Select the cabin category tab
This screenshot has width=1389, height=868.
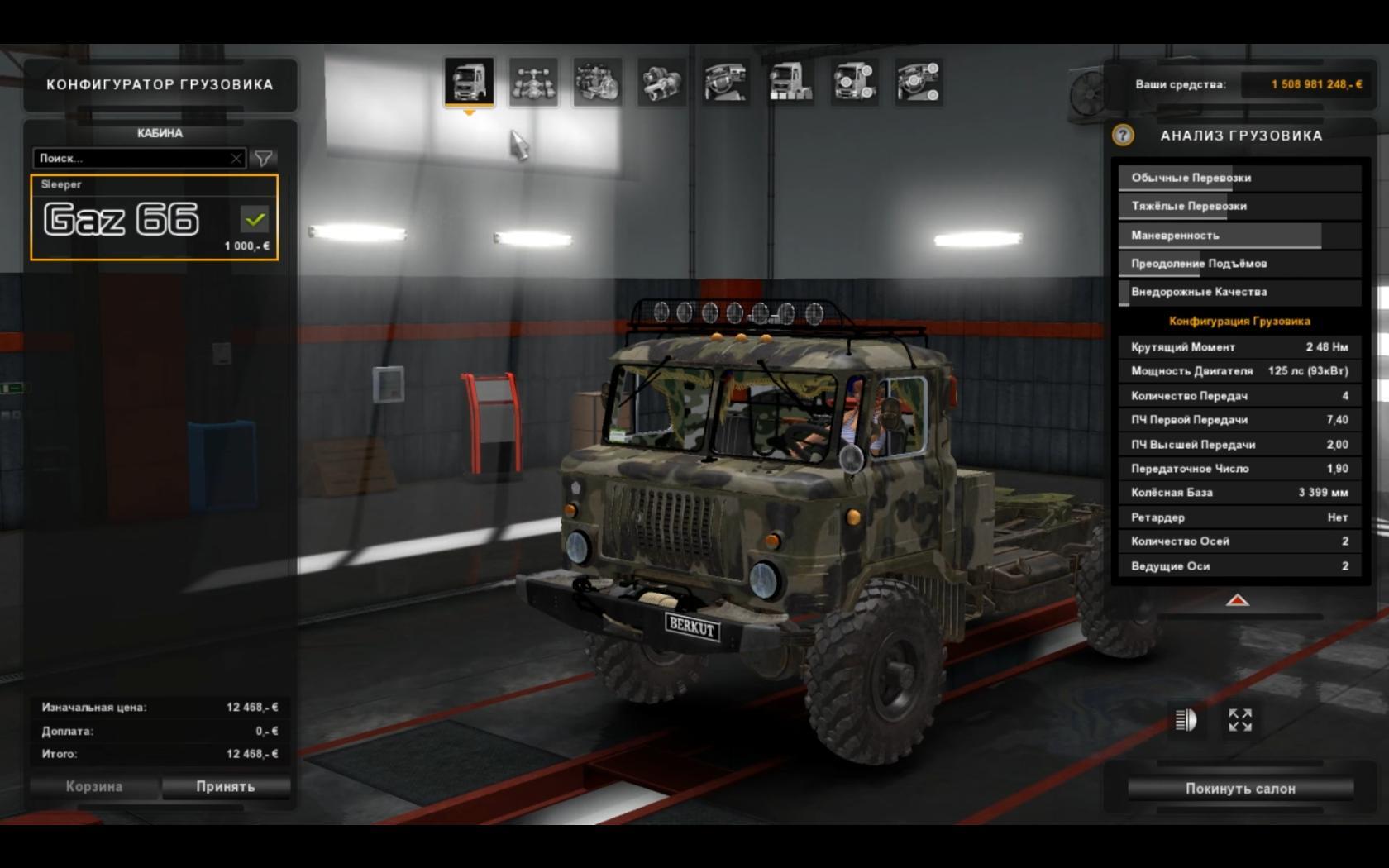469,82
